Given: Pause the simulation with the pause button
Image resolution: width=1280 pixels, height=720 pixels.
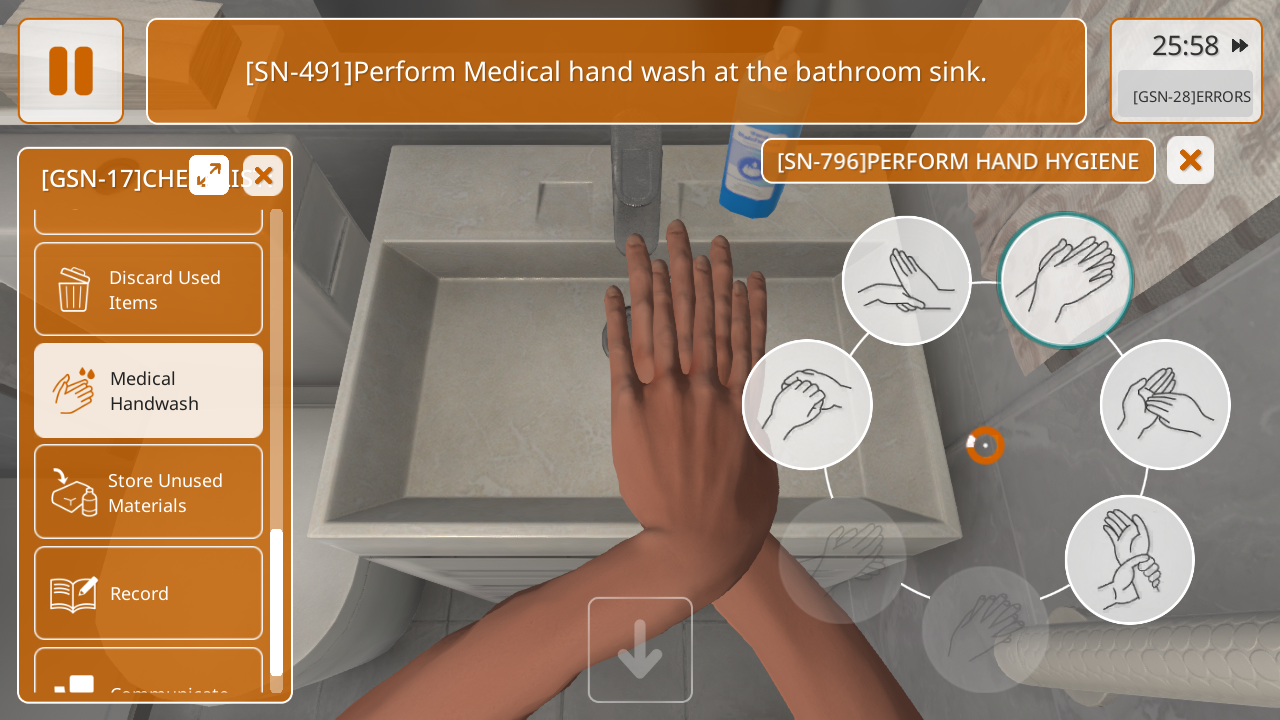Looking at the screenshot, I should 71,71.
